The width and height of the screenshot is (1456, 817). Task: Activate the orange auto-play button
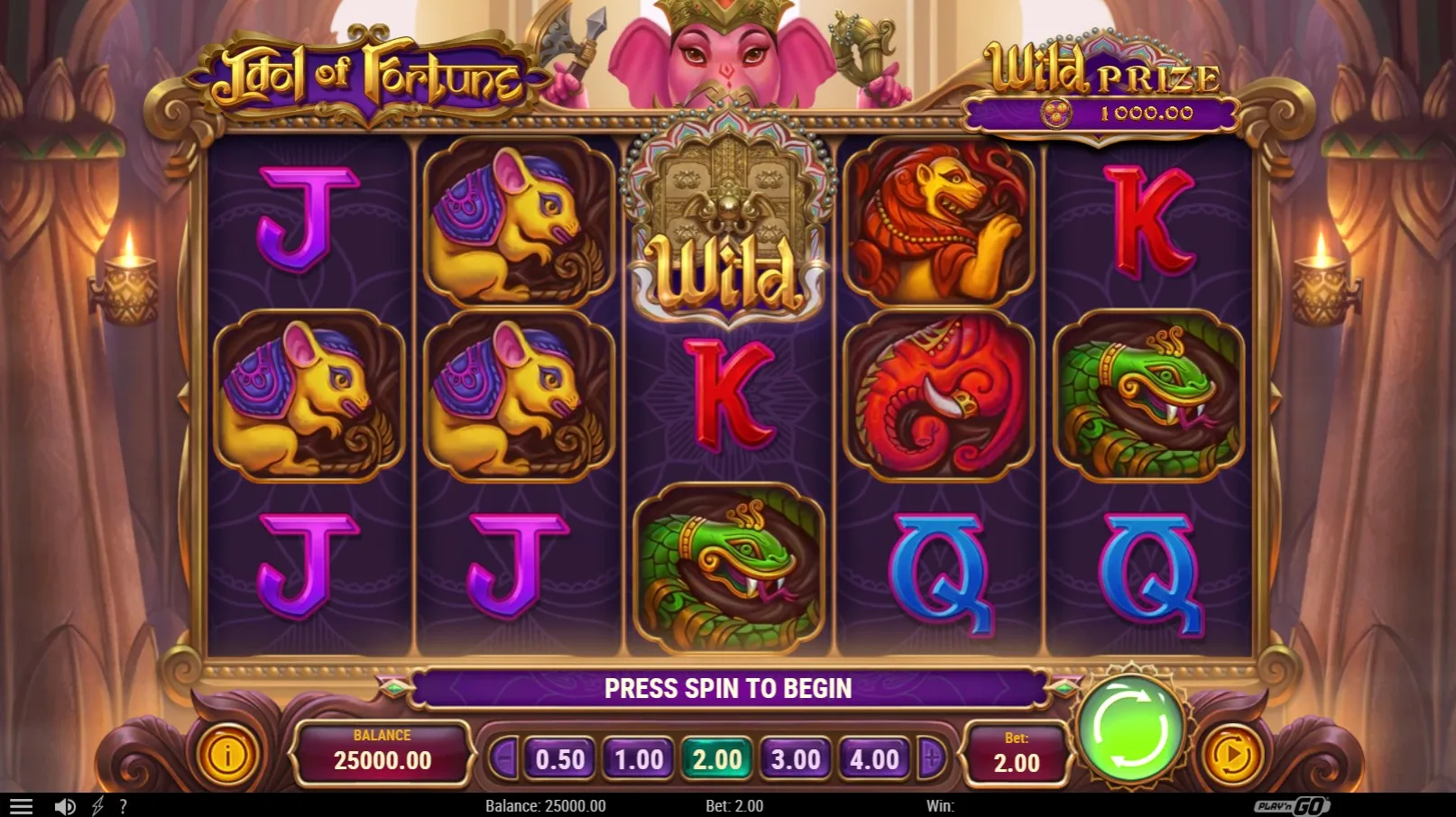pos(1232,756)
